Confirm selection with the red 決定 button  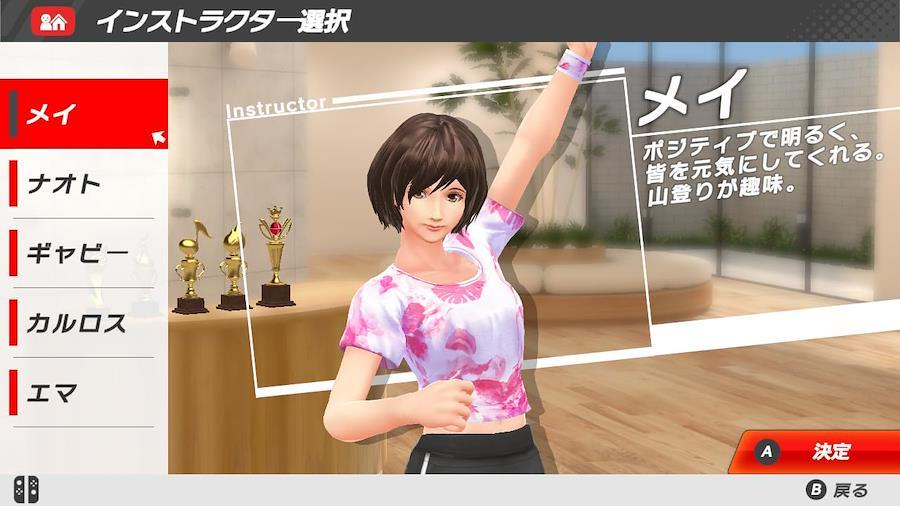(818, 451)
